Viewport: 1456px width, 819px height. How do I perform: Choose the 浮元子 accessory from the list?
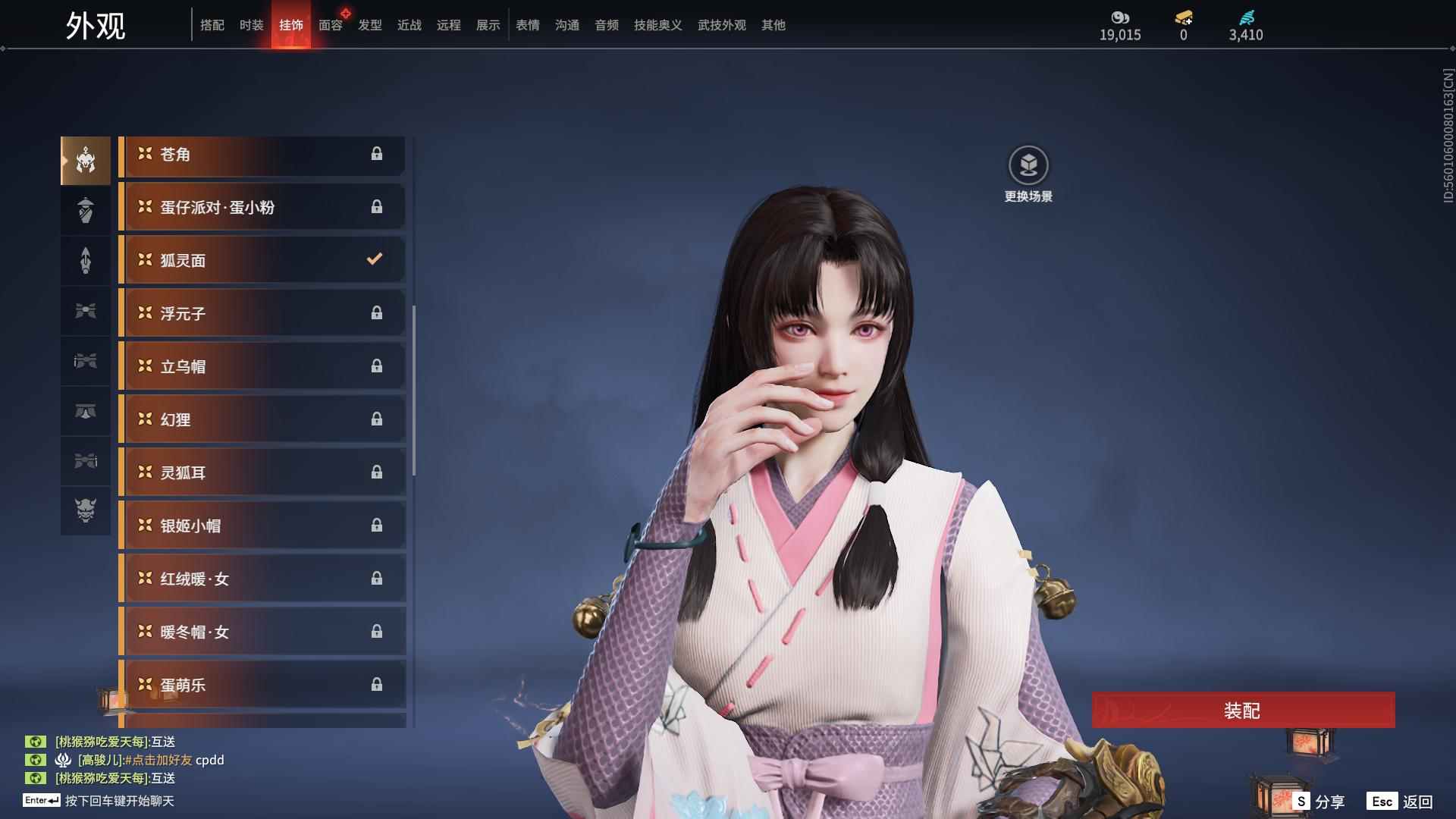coord(262,312)
